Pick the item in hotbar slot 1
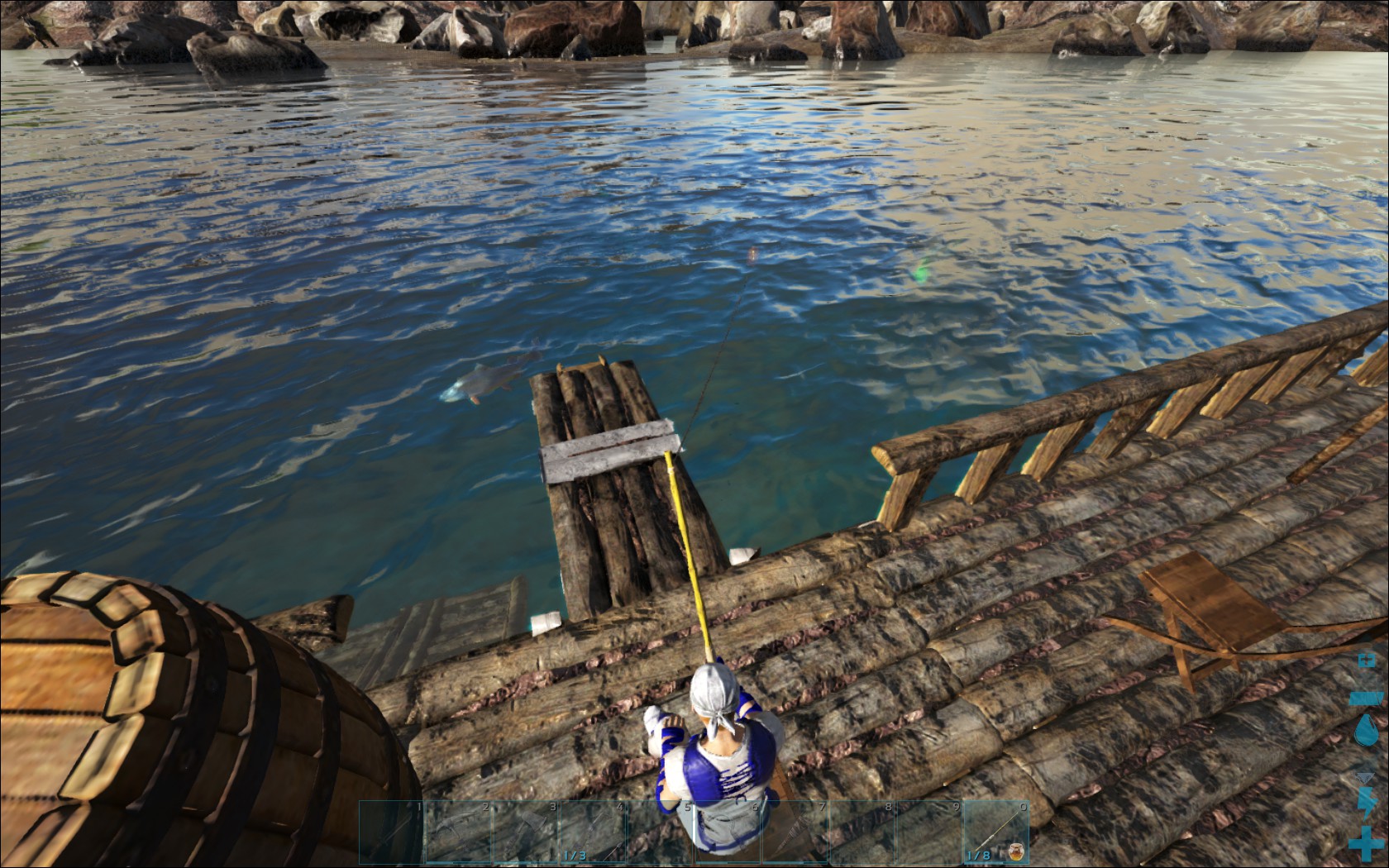 [x=391, y=832]
